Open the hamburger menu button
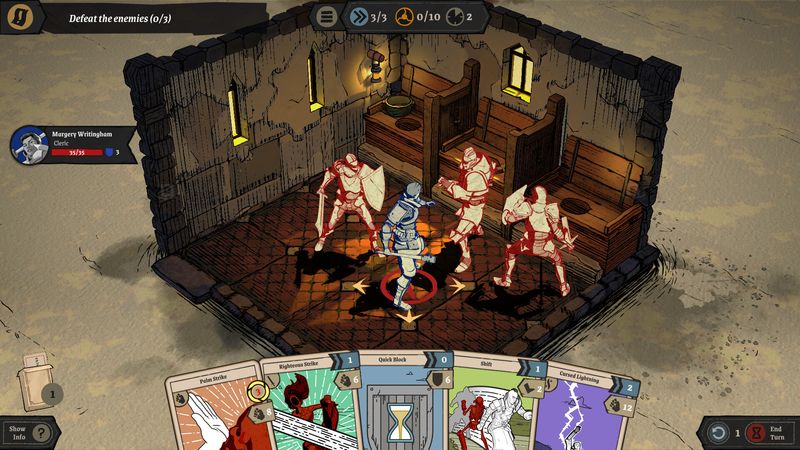Screen dimensions: 800x450 325,16
